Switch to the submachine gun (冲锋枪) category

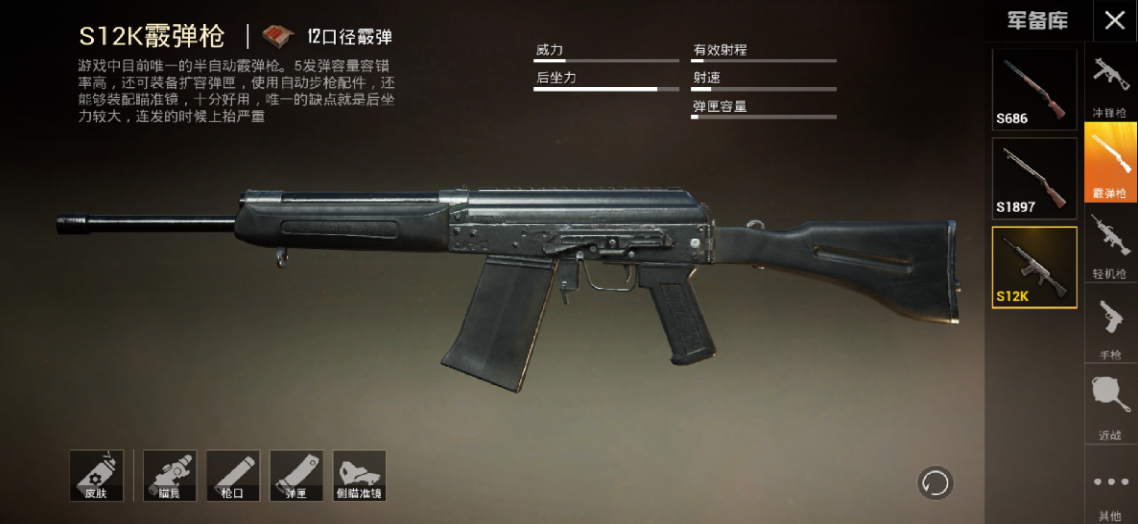pyautogui.click(x=1110, y=84)
